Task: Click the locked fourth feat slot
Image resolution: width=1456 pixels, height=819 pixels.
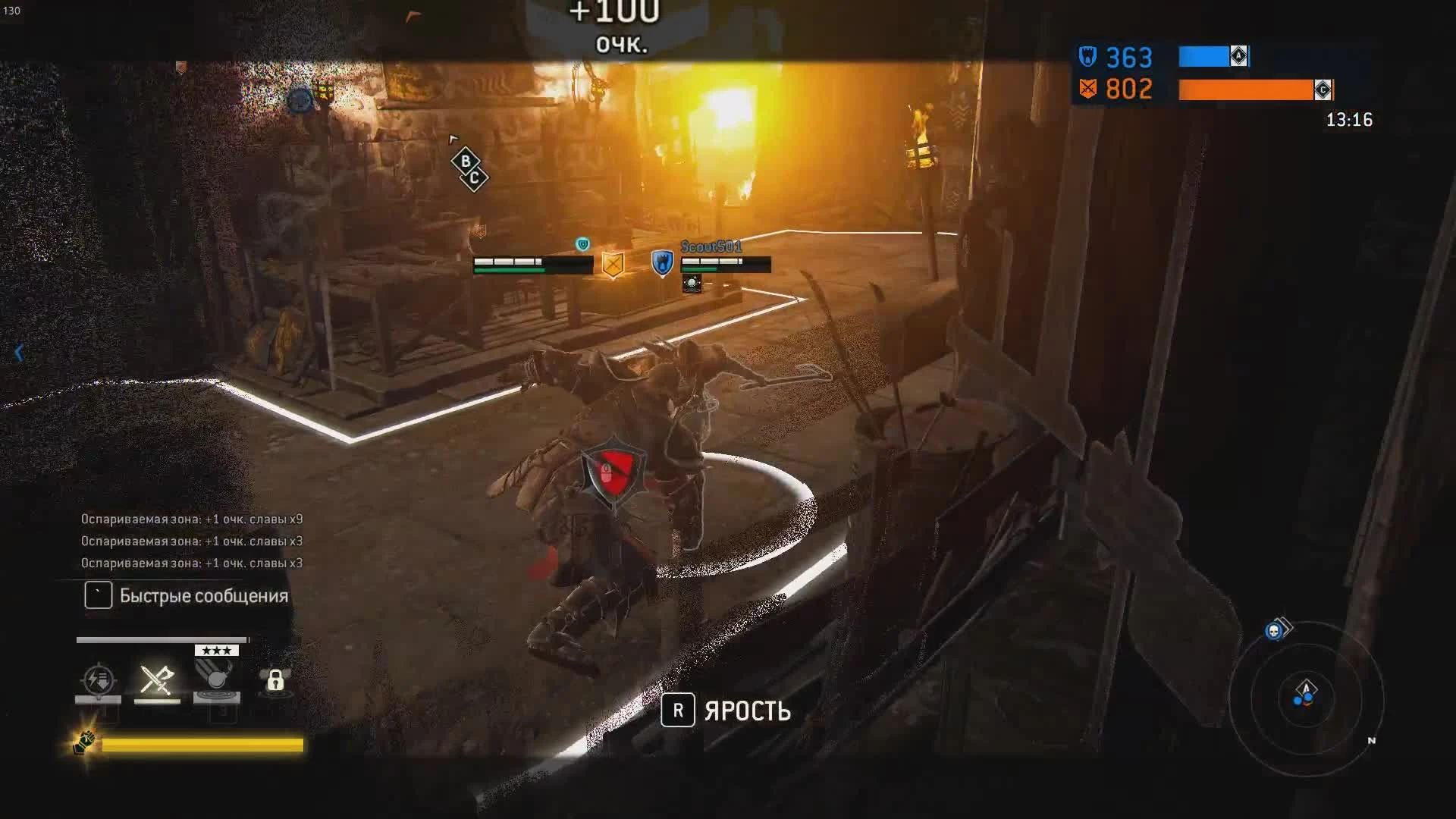Action: [275, 682]
